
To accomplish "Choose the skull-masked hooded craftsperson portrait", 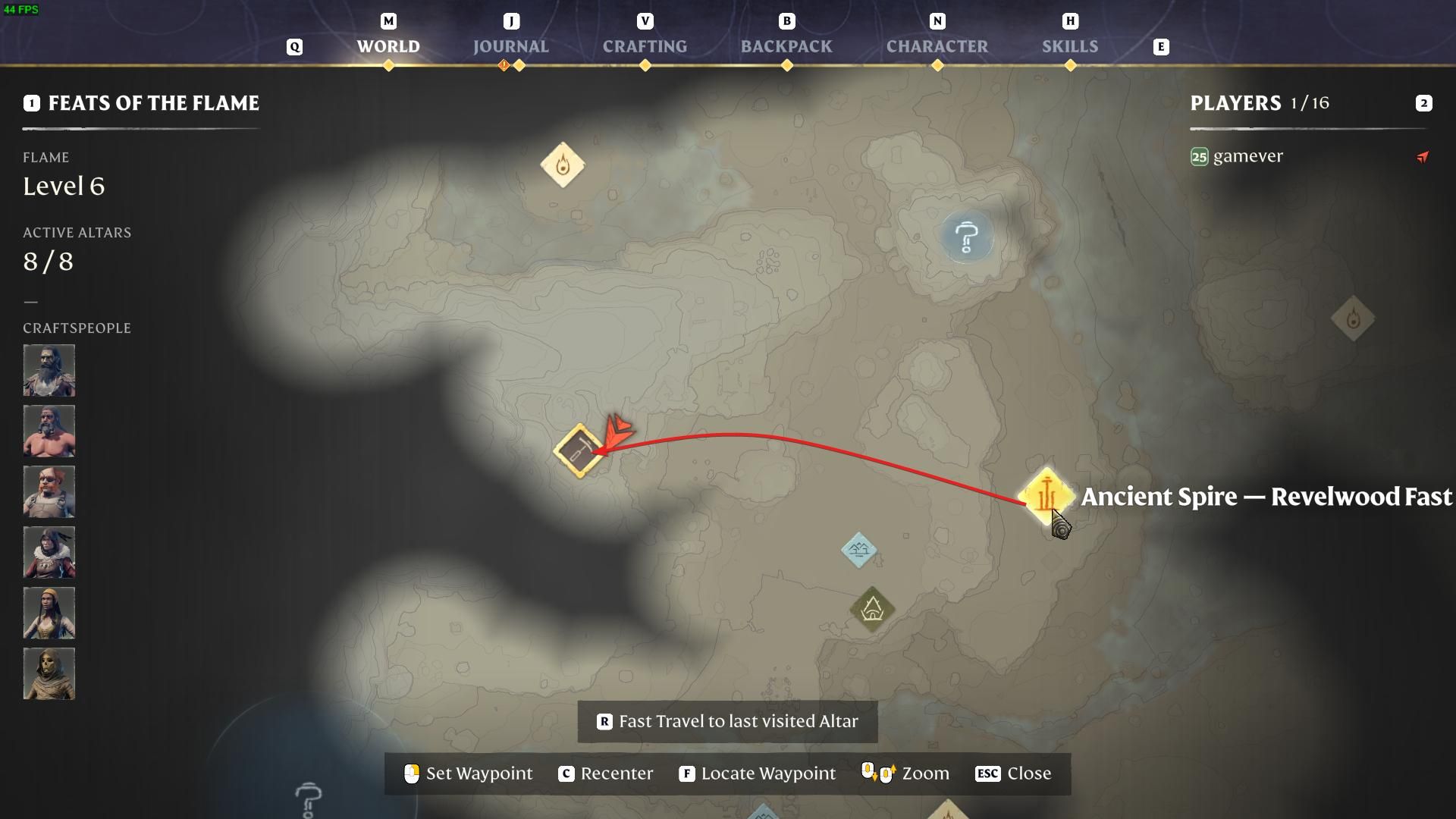I will coord(49,673).
